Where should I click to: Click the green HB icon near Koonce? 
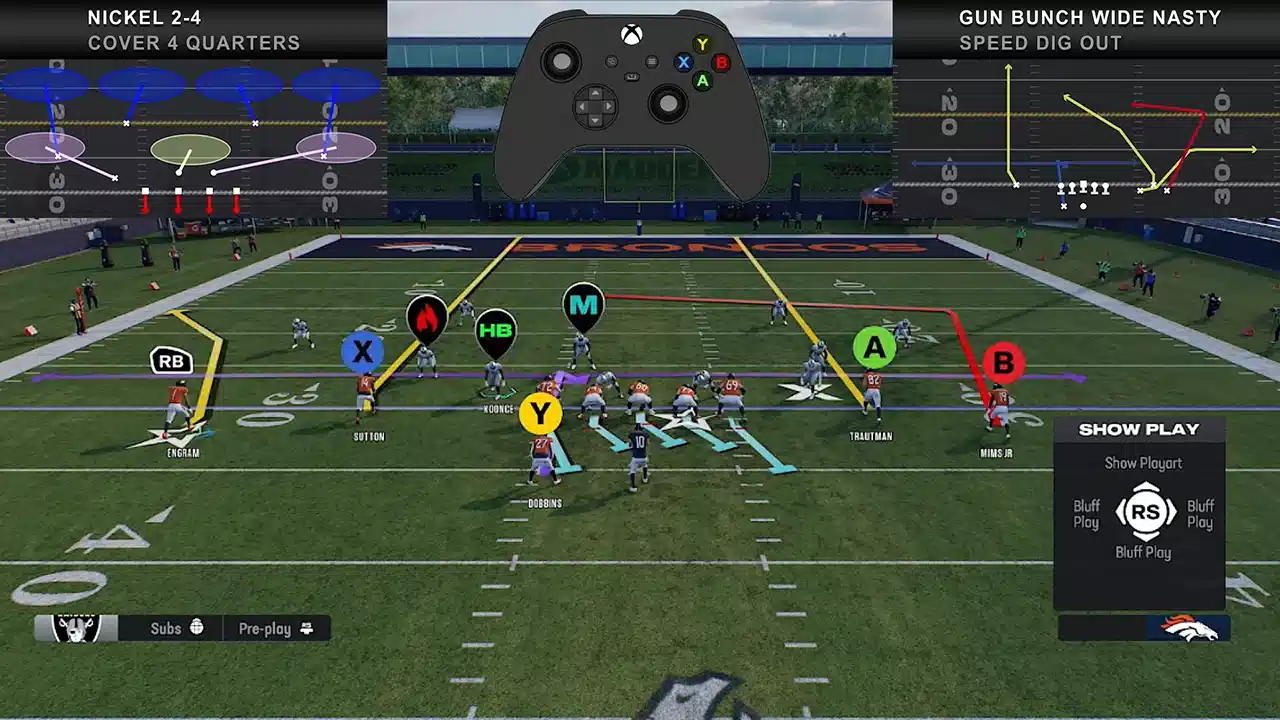tap(496, 330)
